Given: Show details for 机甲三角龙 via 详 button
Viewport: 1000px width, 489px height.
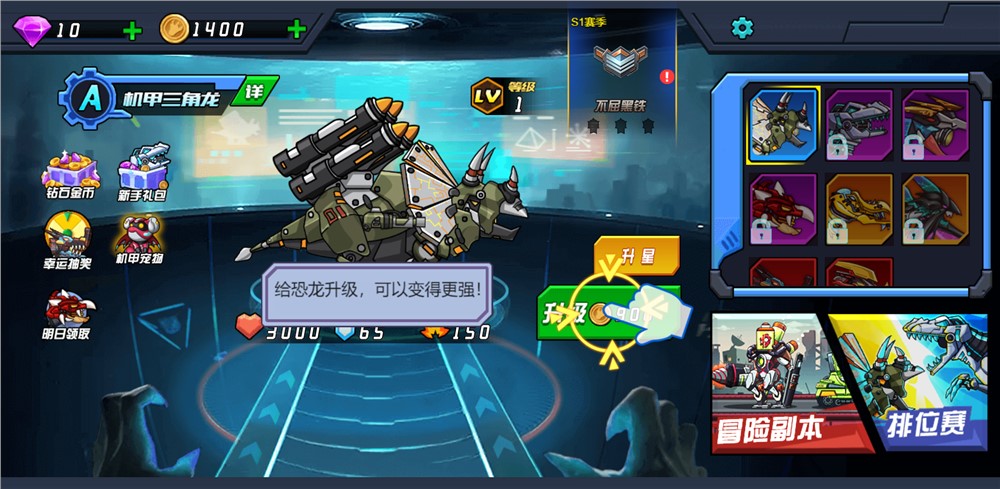Looking at the screenshot, I should [251, 95].
